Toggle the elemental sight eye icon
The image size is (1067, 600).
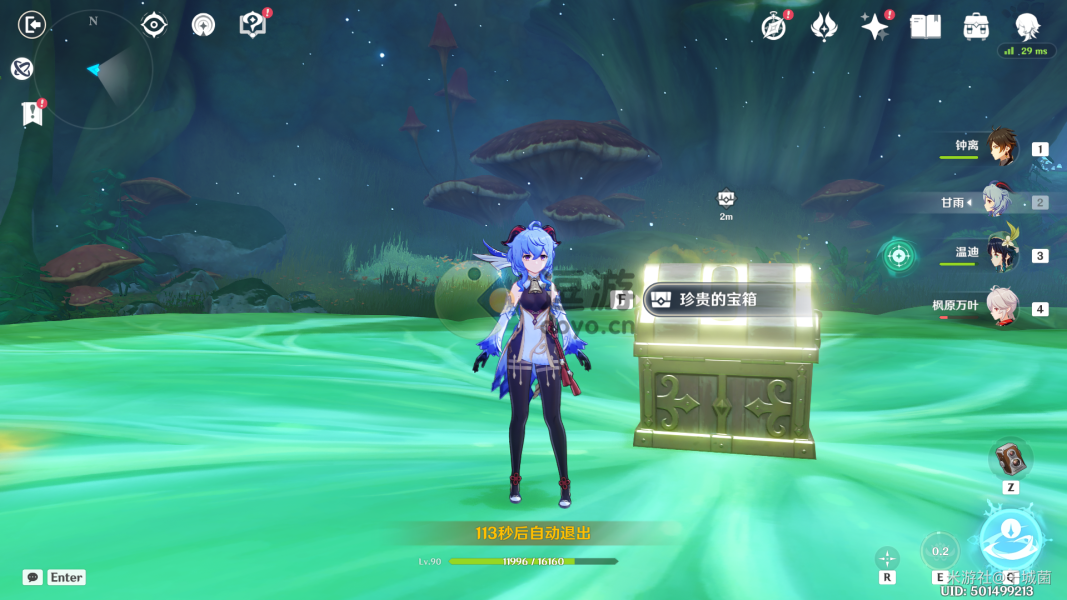tap(154, 25)
